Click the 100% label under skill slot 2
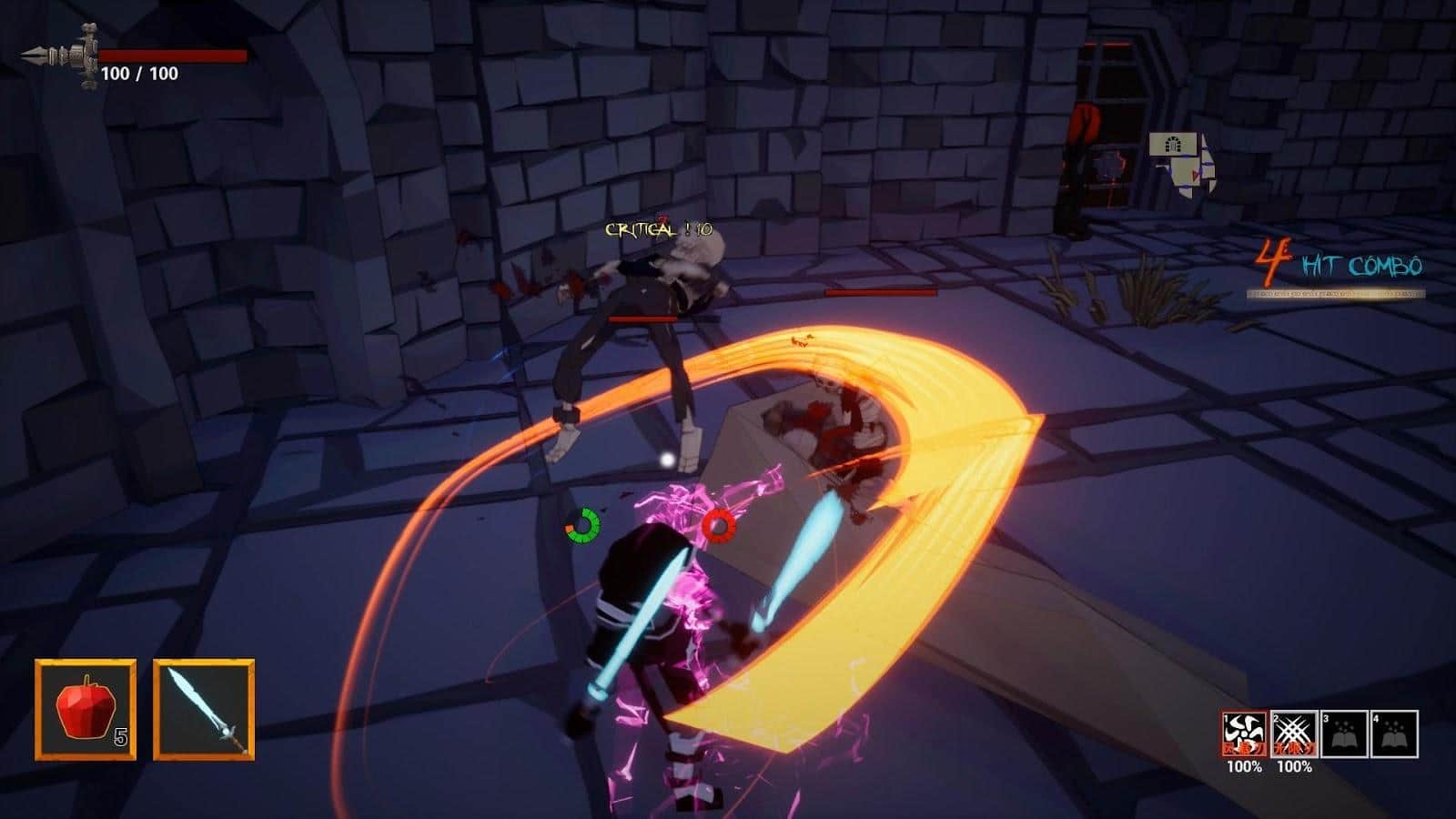 (1295, 768)
